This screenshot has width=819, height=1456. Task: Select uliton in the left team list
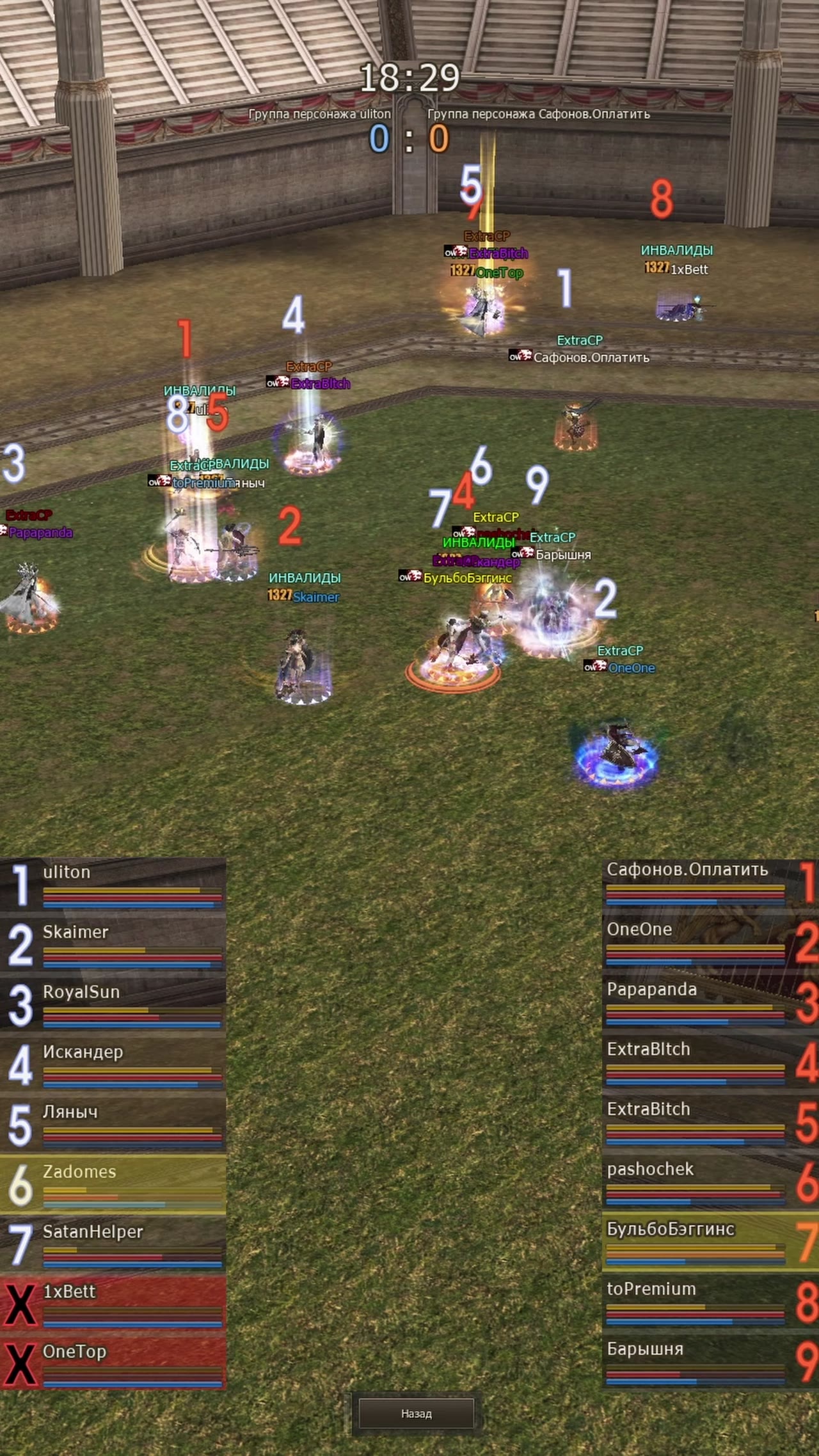[x=113, y=885]
